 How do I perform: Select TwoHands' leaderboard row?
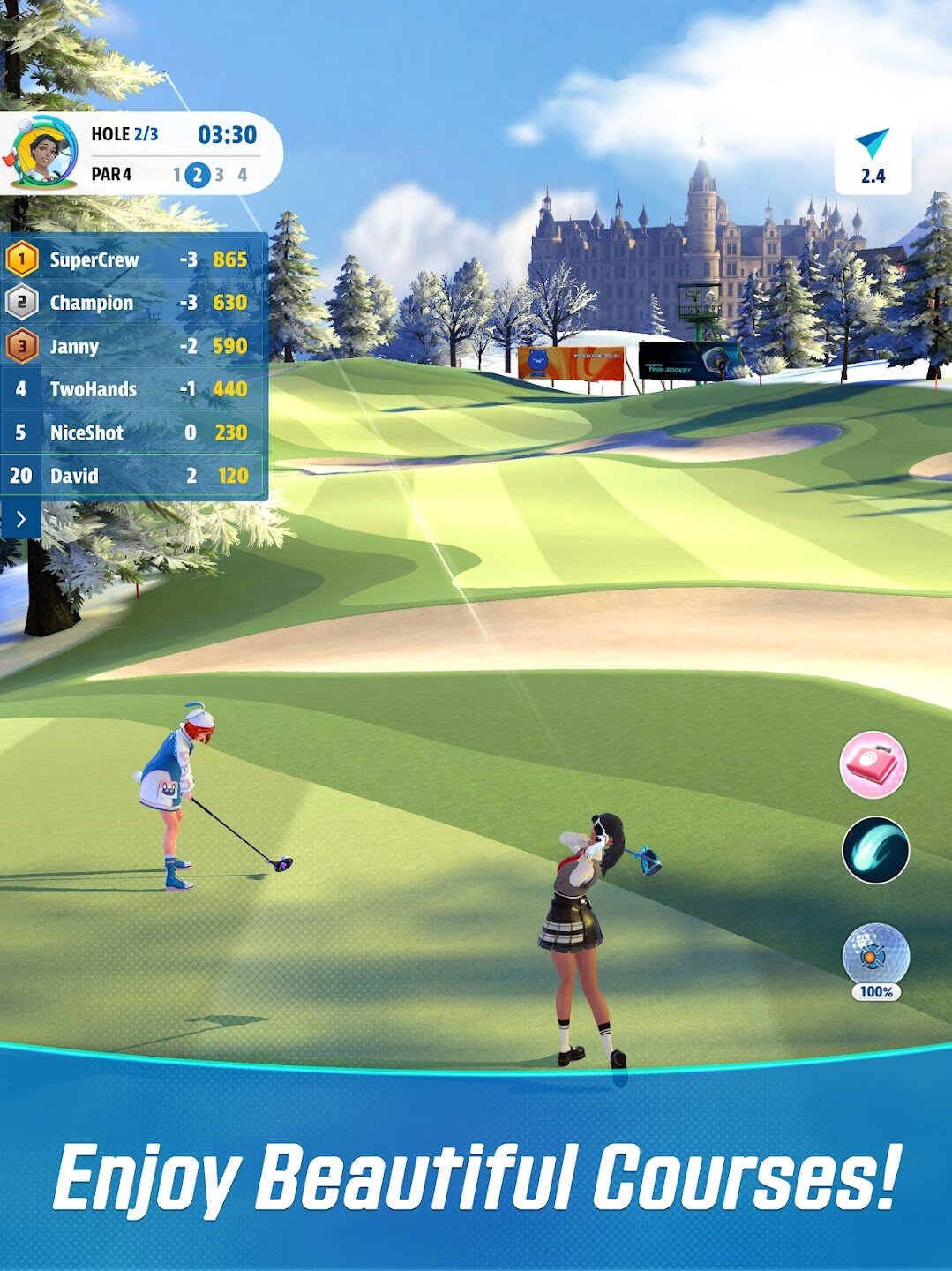click(134, 389)
